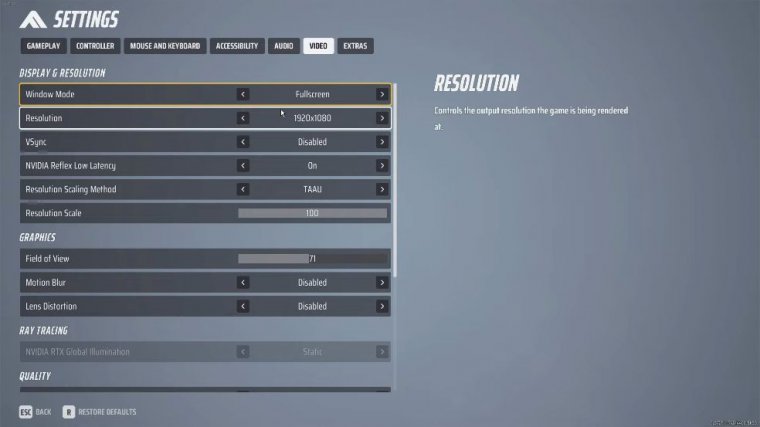Open the Extras tab
Viewport: 760px width, 427px height.
click(x=355, y=46)
